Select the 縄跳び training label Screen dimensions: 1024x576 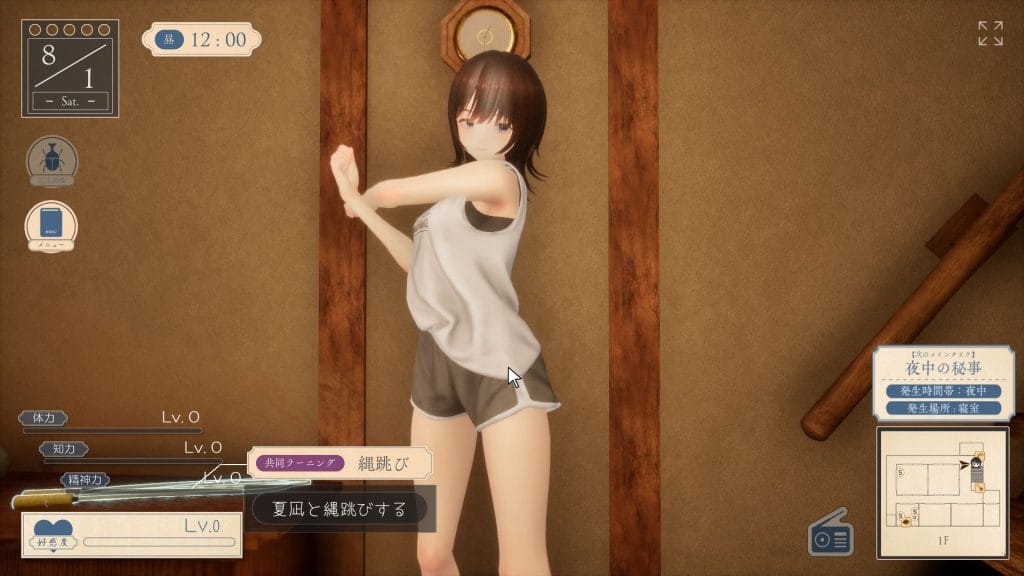click(340, 463)
